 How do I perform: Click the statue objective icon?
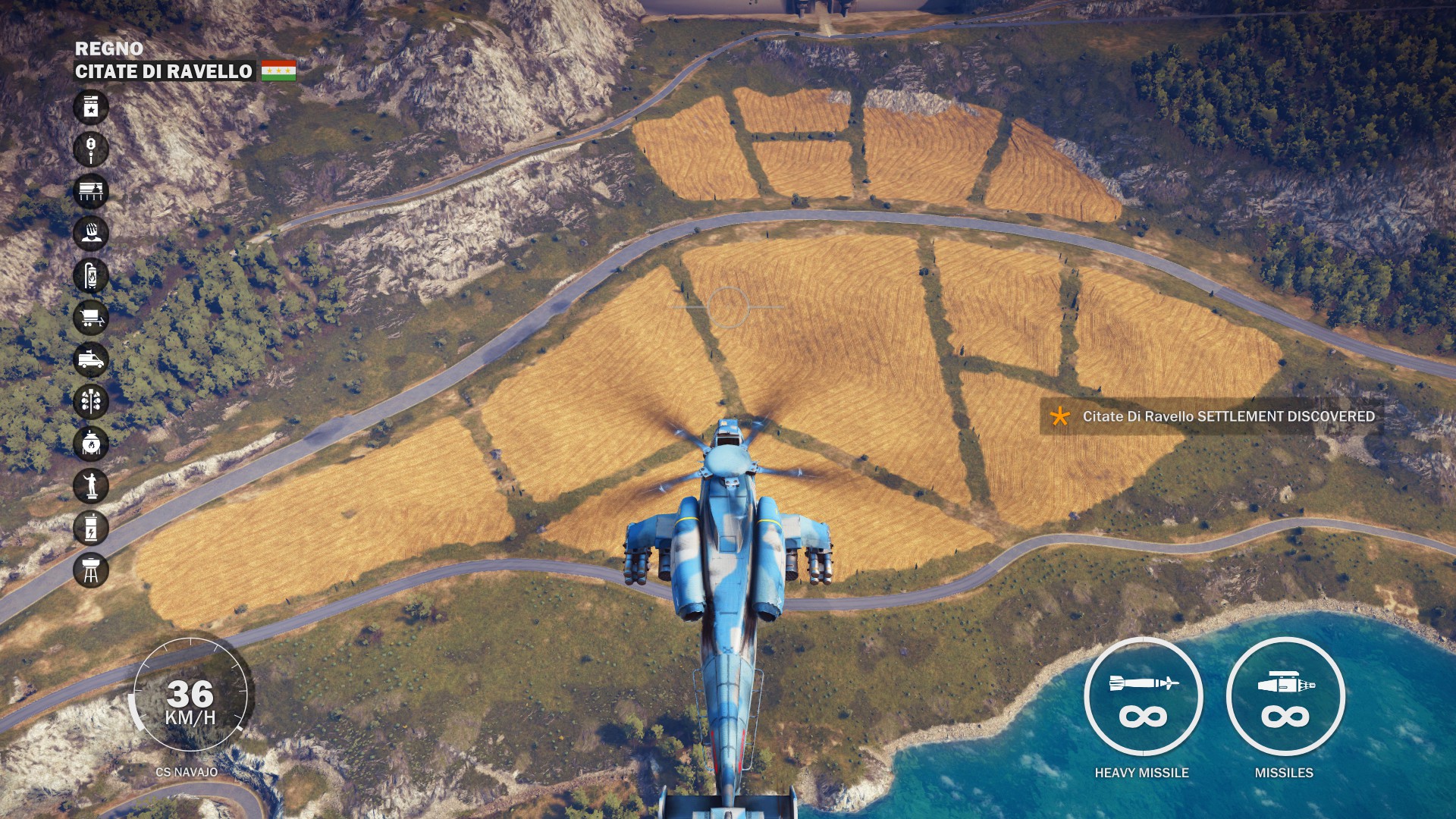click(91, 485)
